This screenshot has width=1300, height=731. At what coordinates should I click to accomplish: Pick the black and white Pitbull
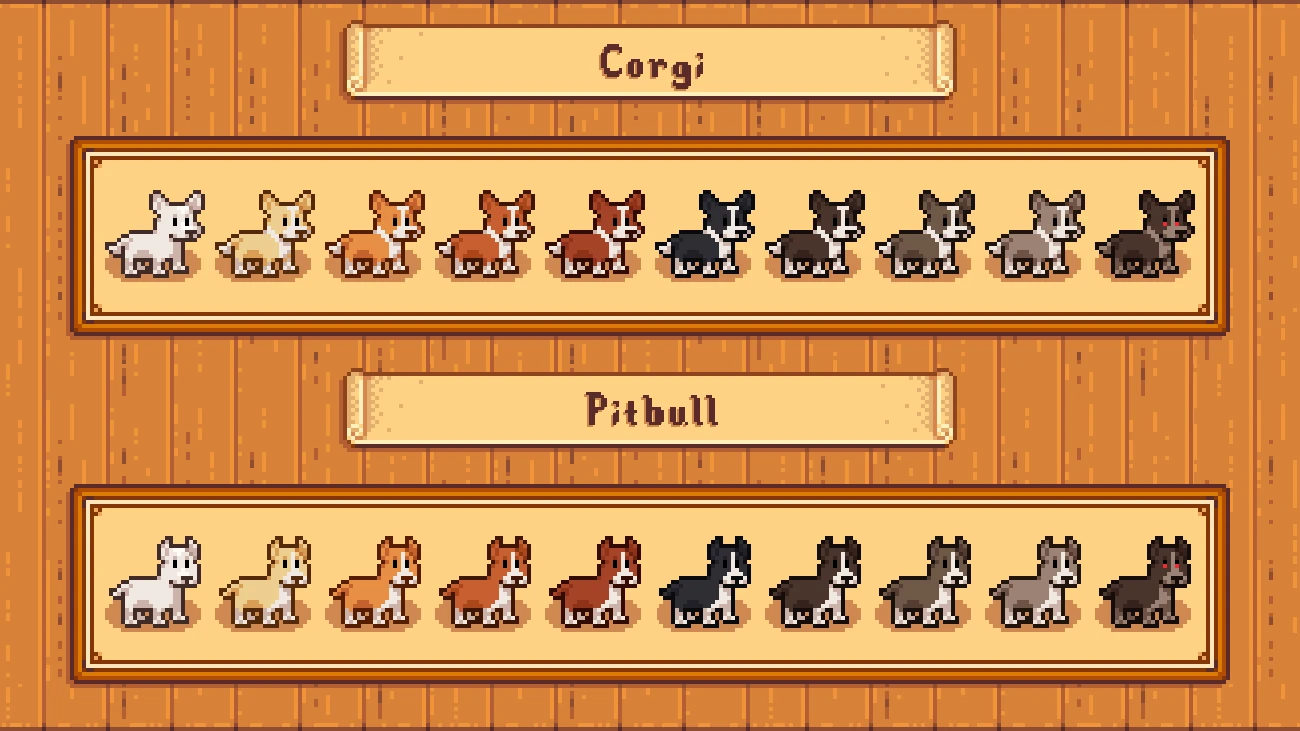coord(706,583)
